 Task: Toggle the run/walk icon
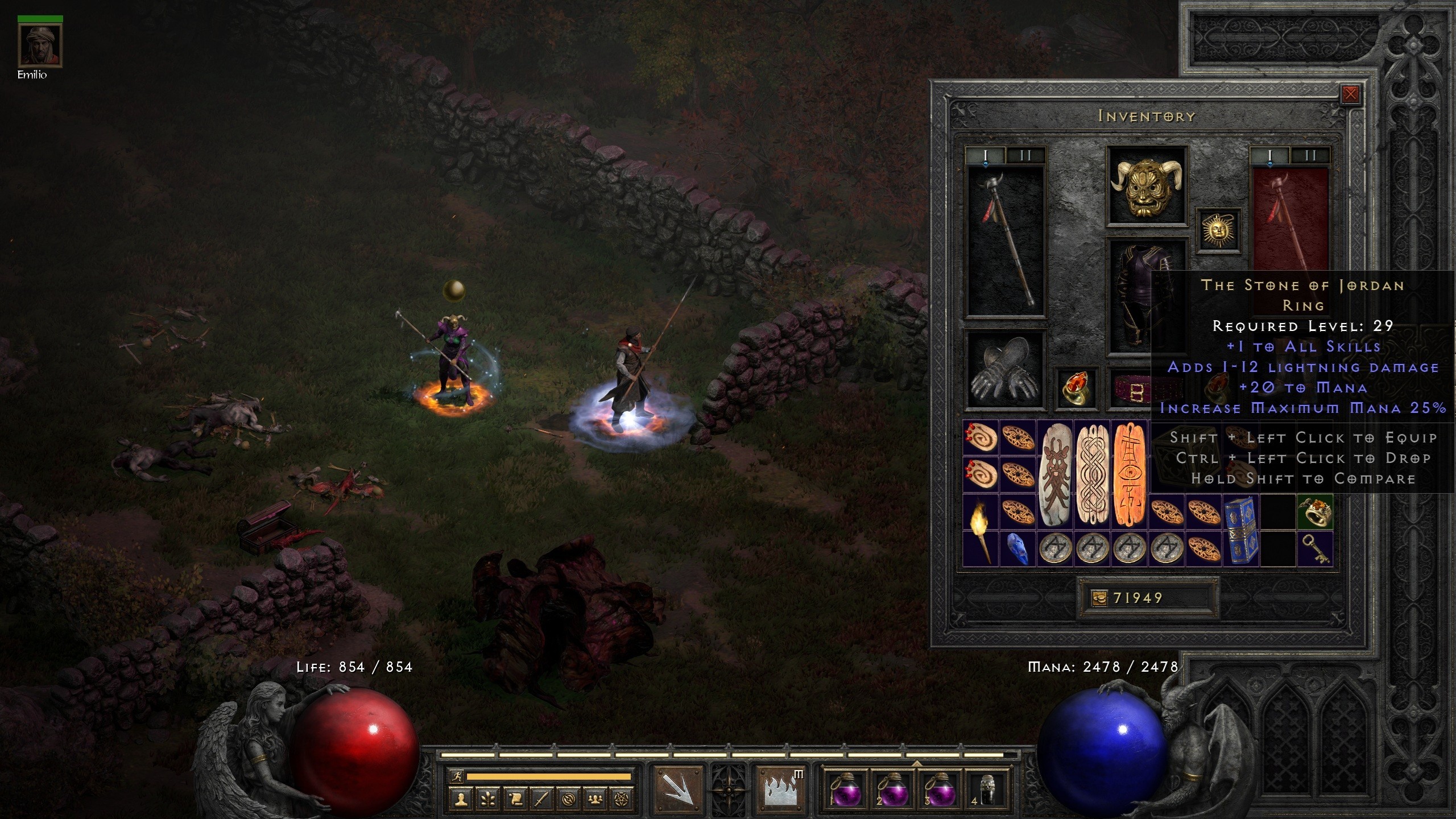456,776
